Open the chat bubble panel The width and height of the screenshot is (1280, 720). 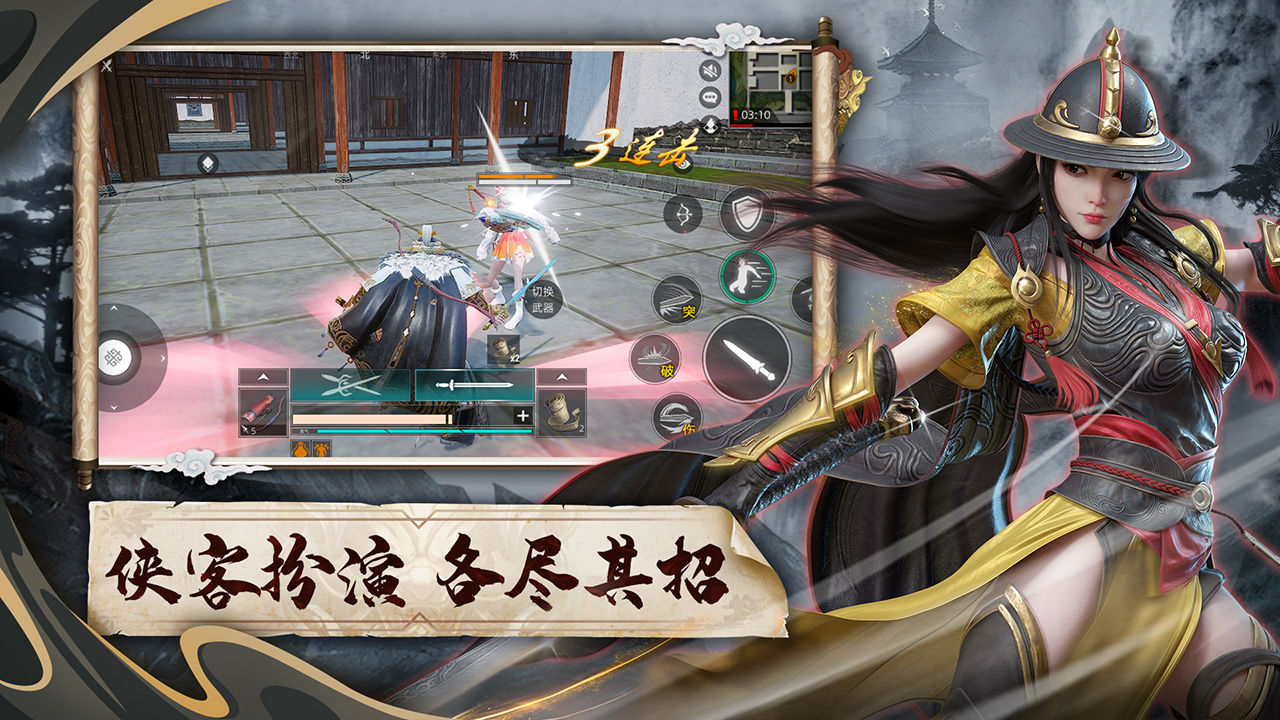point(708,95)
